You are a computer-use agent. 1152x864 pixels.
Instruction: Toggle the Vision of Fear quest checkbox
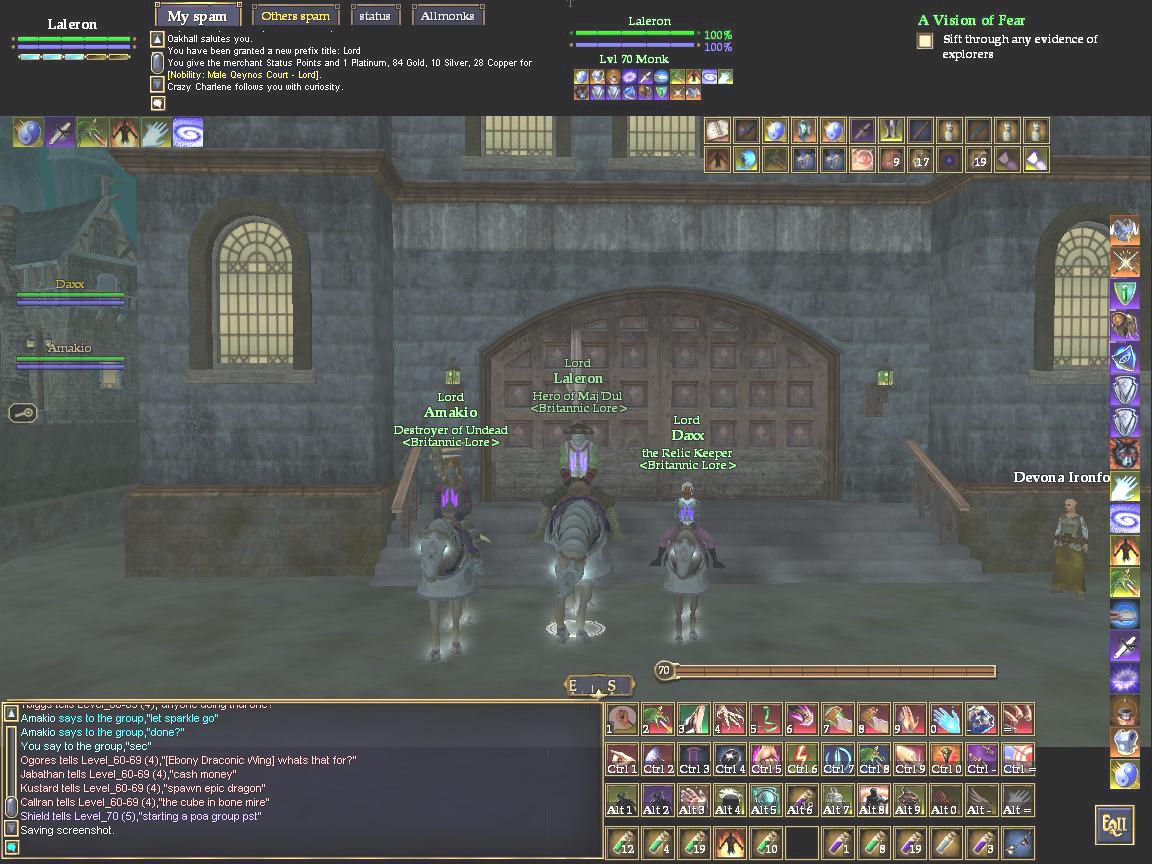(x=925, y=41)
